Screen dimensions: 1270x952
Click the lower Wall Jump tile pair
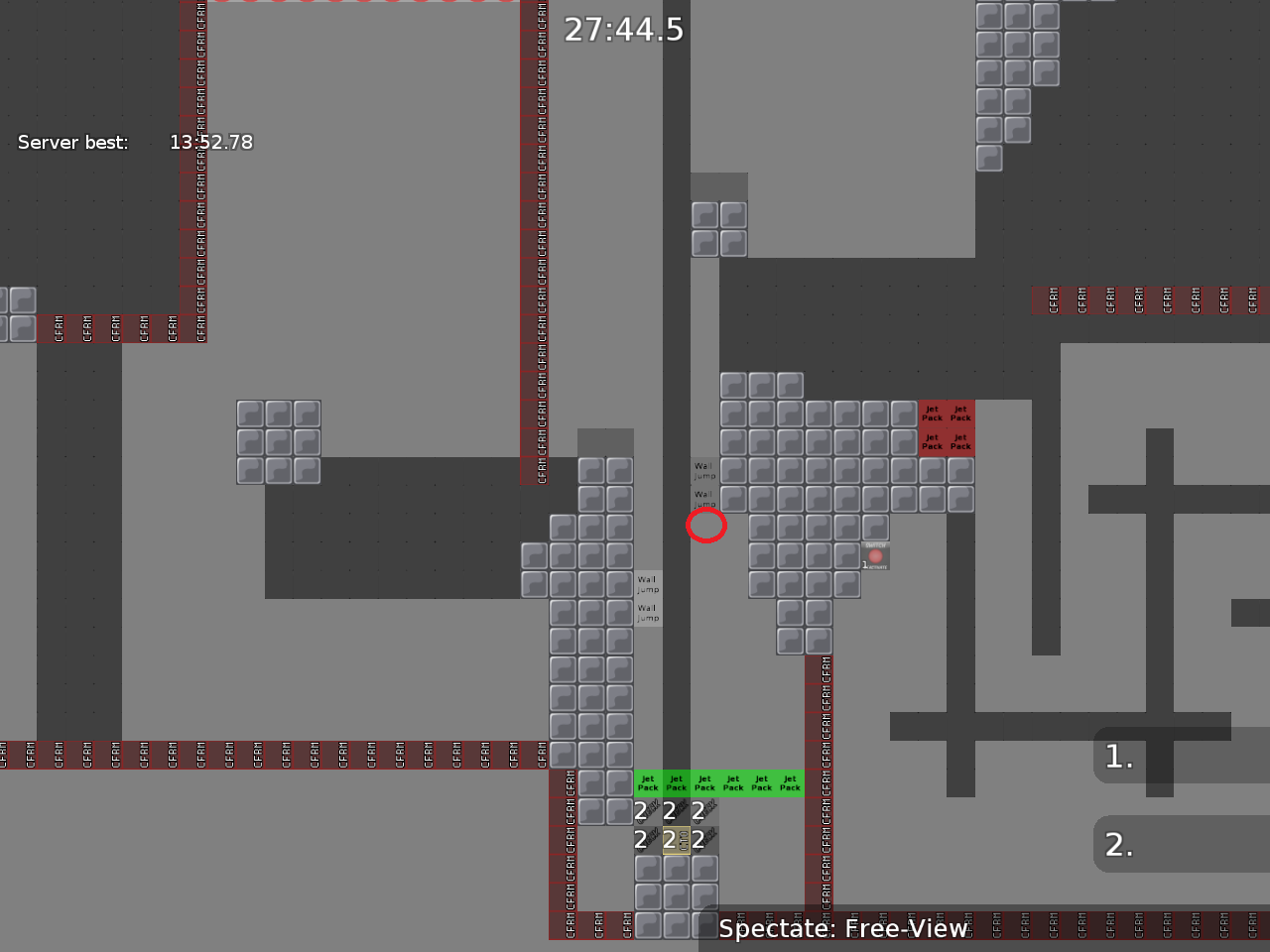coord(647,600)
